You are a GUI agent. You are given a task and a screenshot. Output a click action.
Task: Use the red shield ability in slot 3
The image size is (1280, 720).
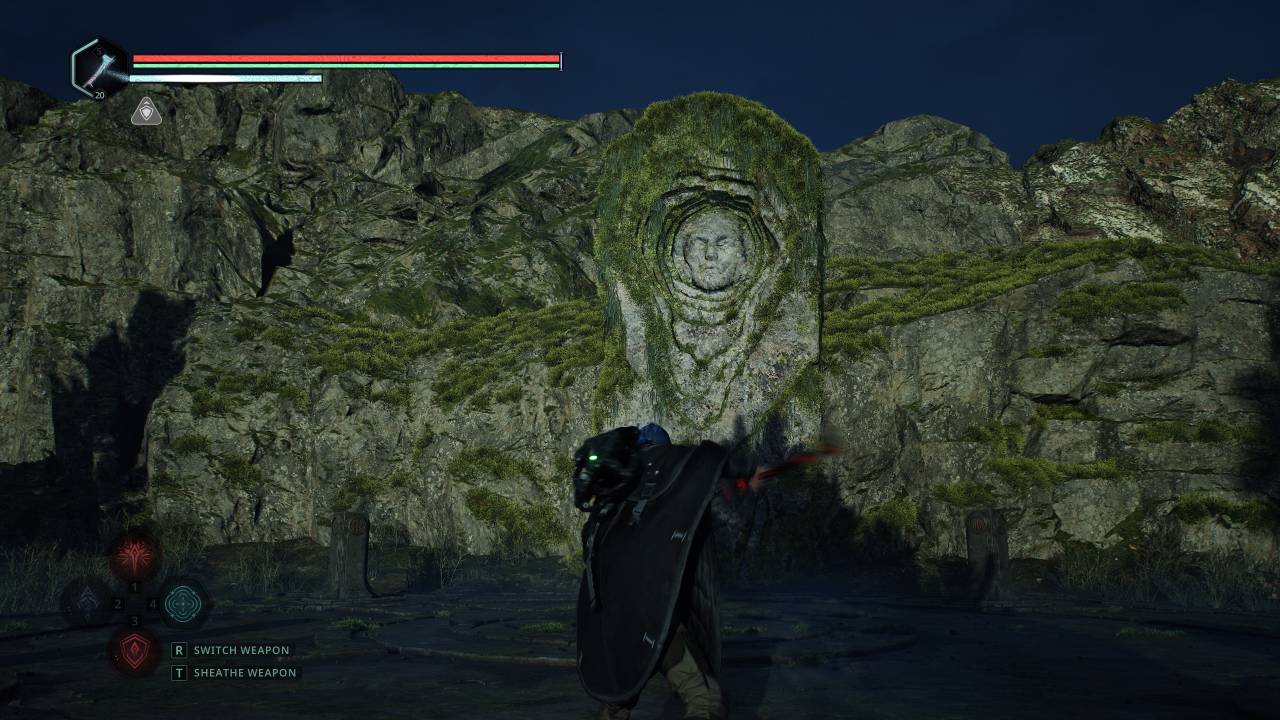click(x=135, y=651)
